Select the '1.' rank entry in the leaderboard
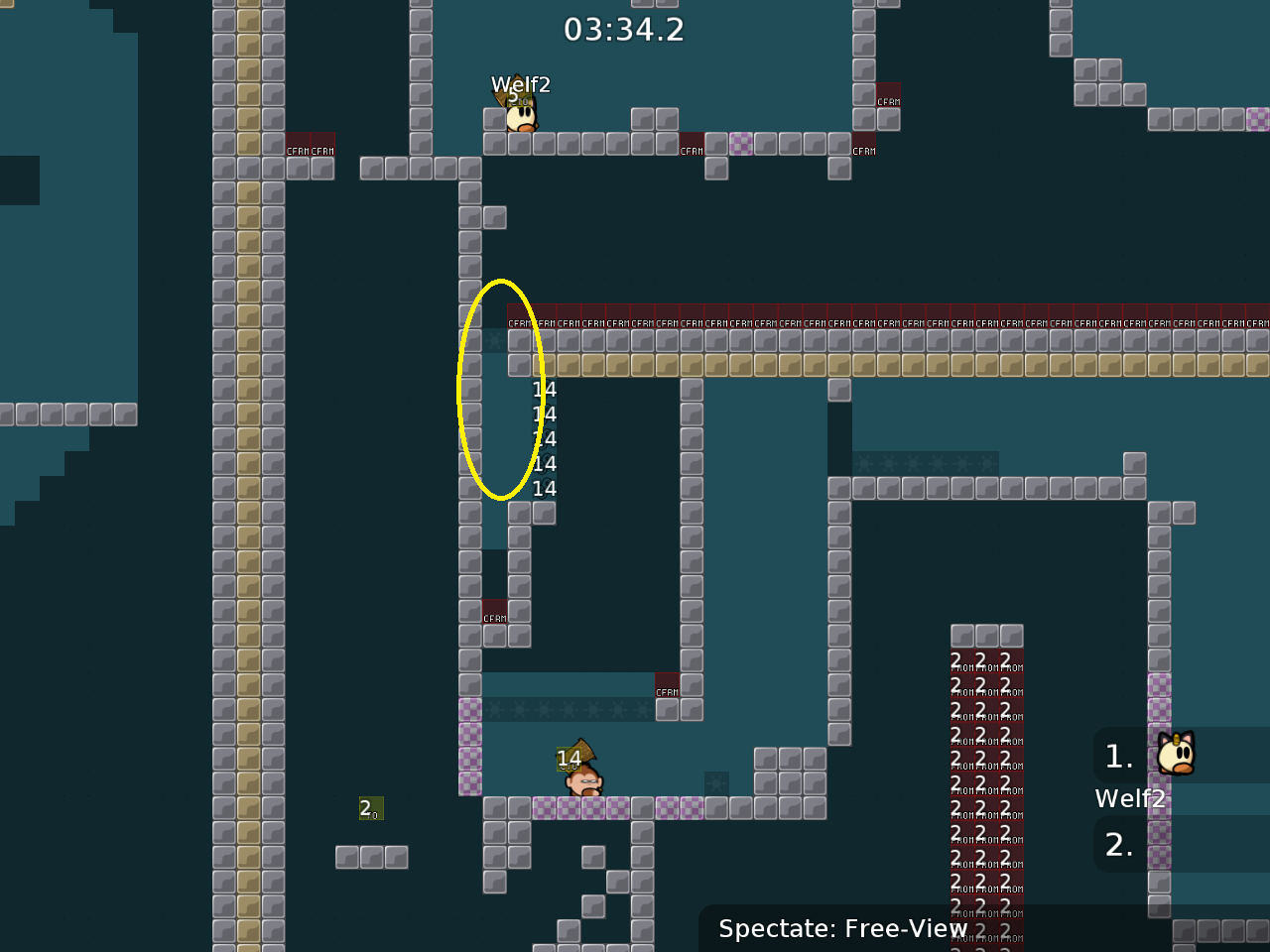This screenshot has height=952, width=1270. (x=1118, y=756)
